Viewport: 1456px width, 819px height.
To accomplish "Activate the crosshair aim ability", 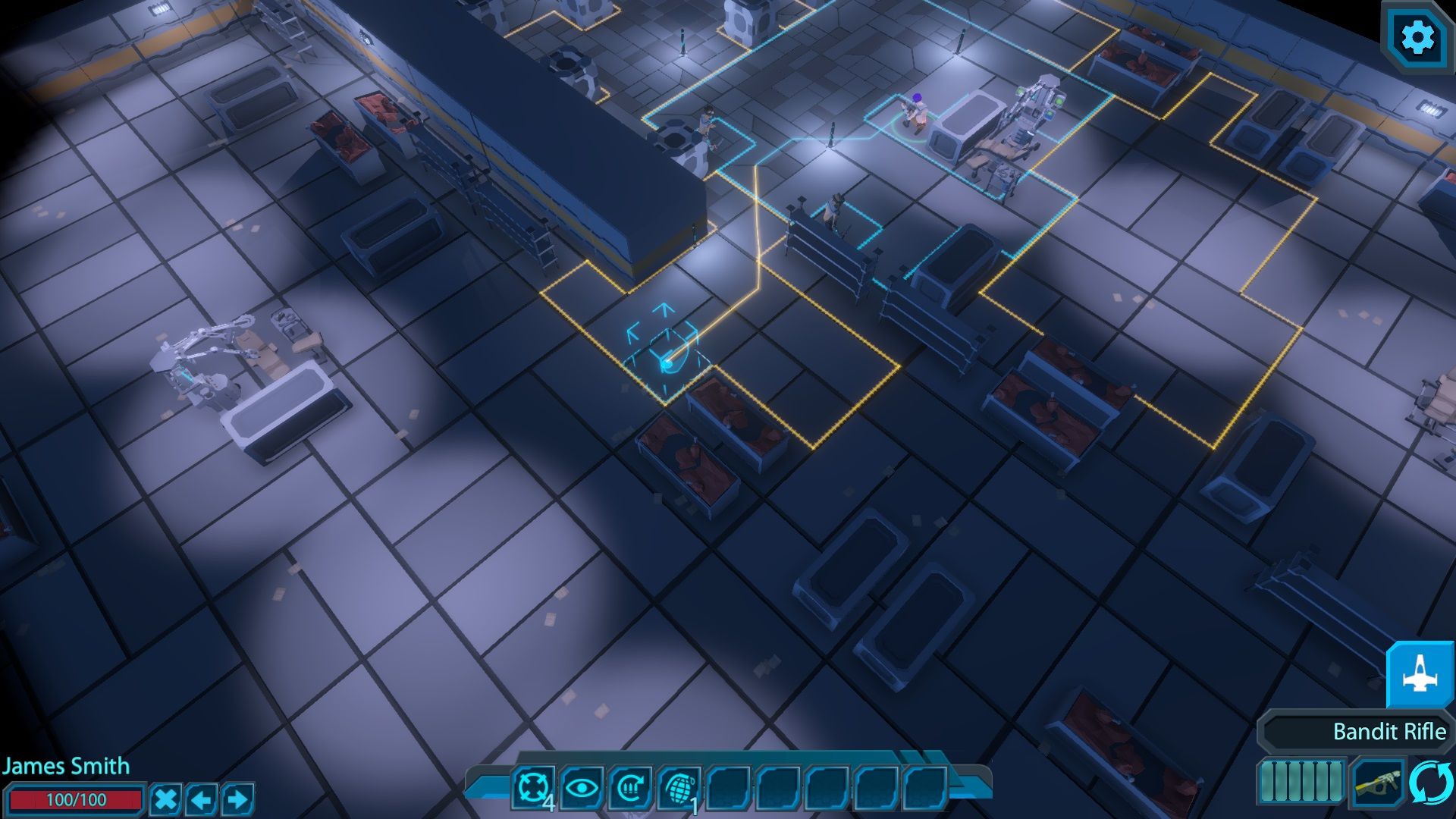I will [x=532, y=787].
